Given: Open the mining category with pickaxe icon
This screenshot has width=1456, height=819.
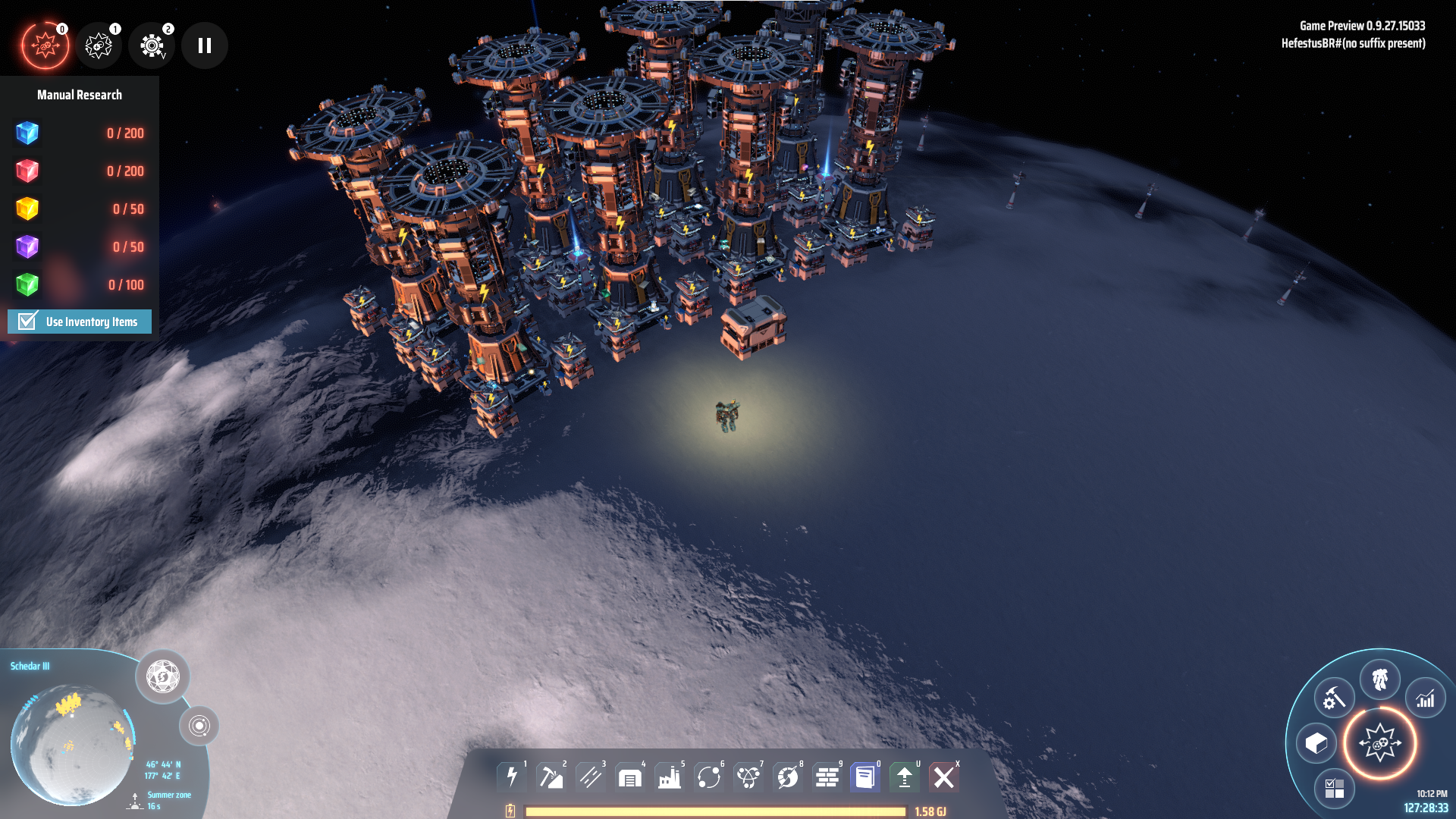Looking at the screenshot, I should [551, 777].
